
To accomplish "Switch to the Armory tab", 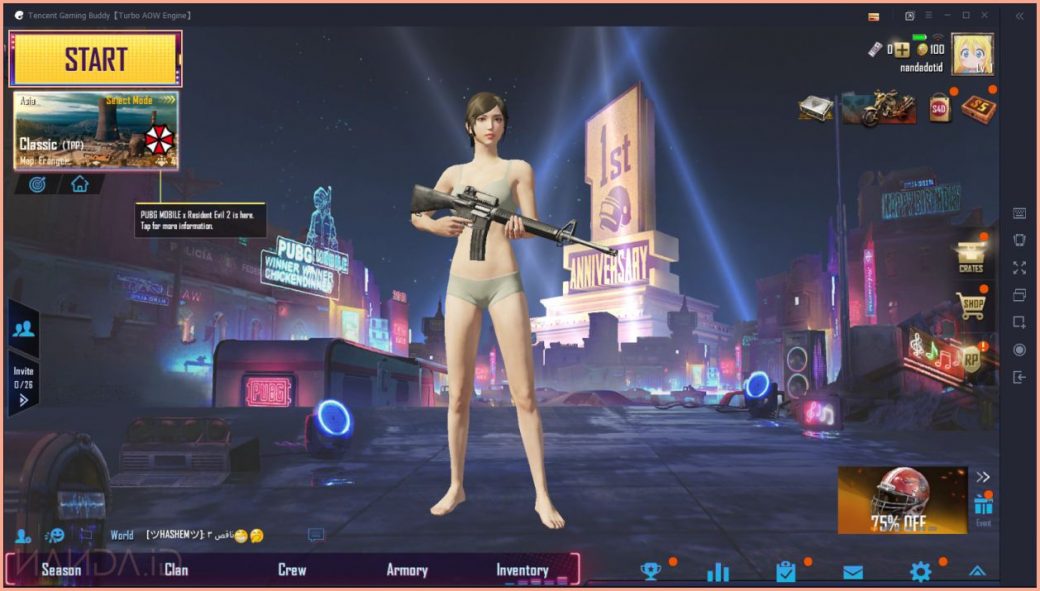I will click(x=407, y=570).
